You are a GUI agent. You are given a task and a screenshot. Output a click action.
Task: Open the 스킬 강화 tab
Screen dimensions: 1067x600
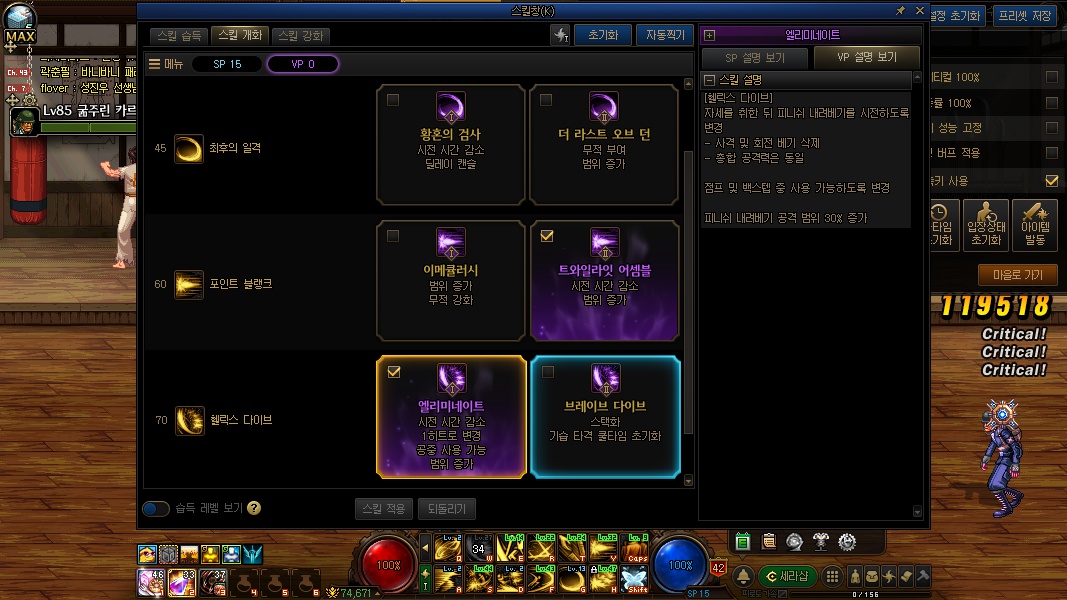pos(300,36)
